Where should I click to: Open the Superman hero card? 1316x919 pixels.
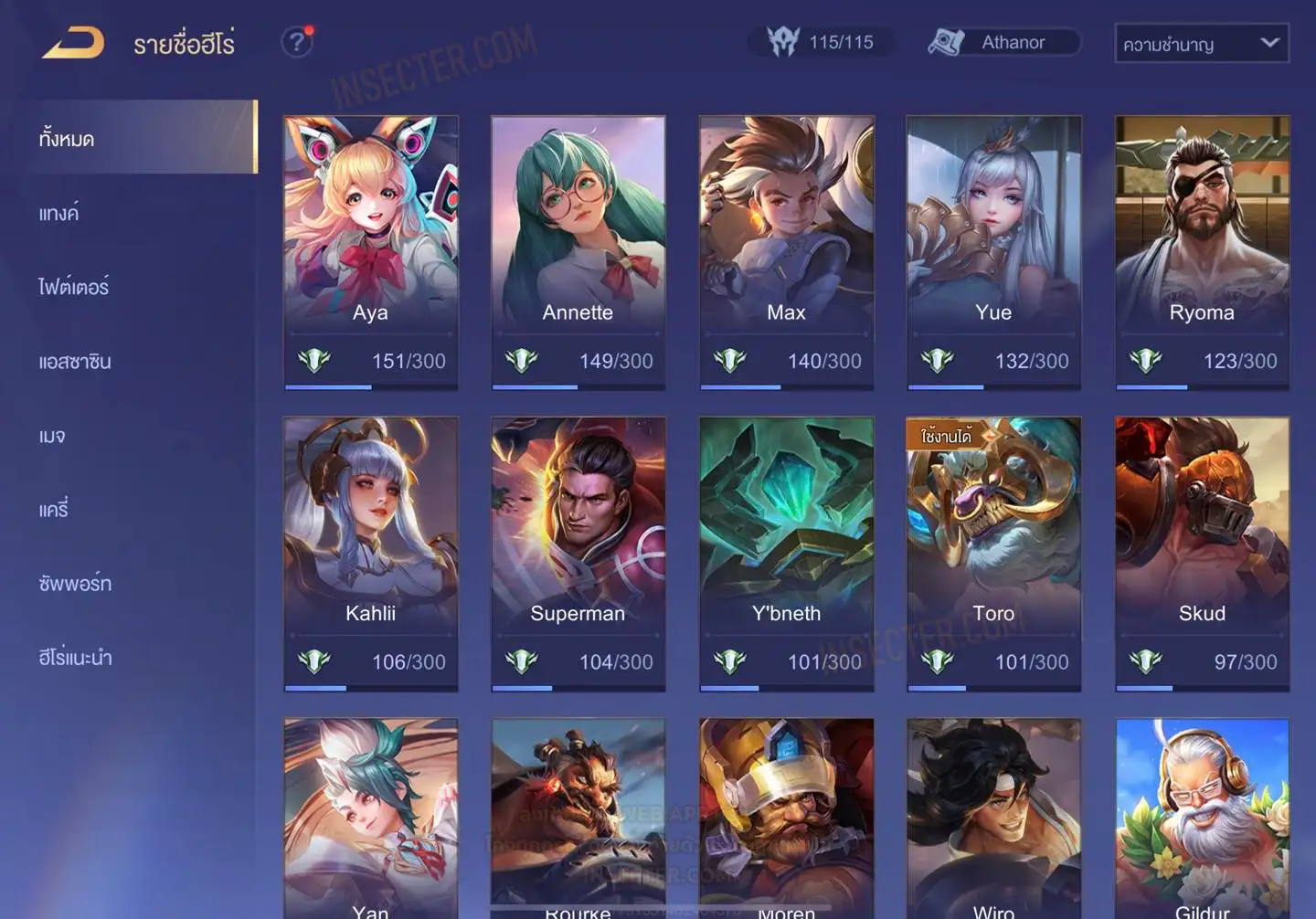[x=578, y=553]
